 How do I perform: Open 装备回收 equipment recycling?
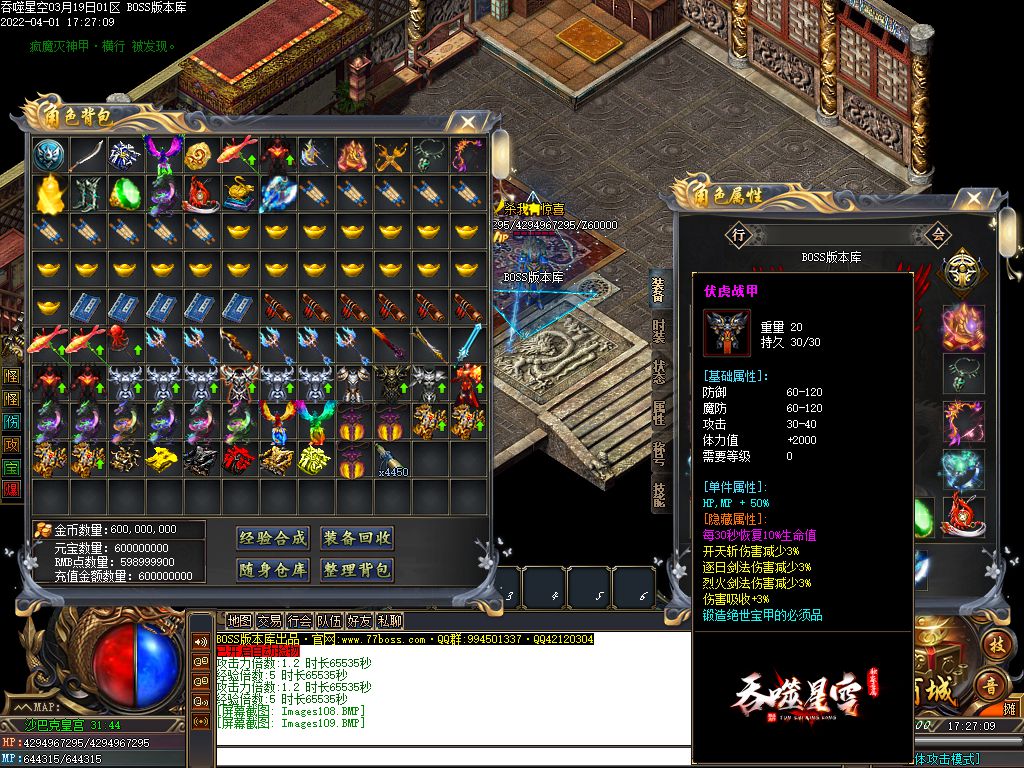click(x=357, y=538)
